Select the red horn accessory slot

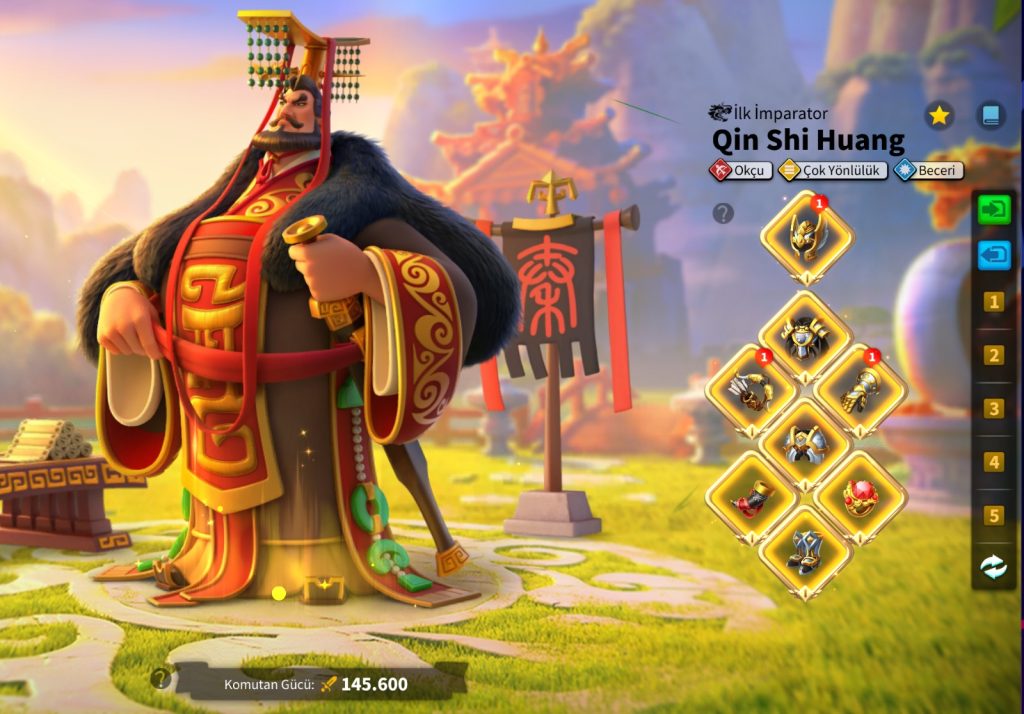pyautogui.click(x=751, y=498)
